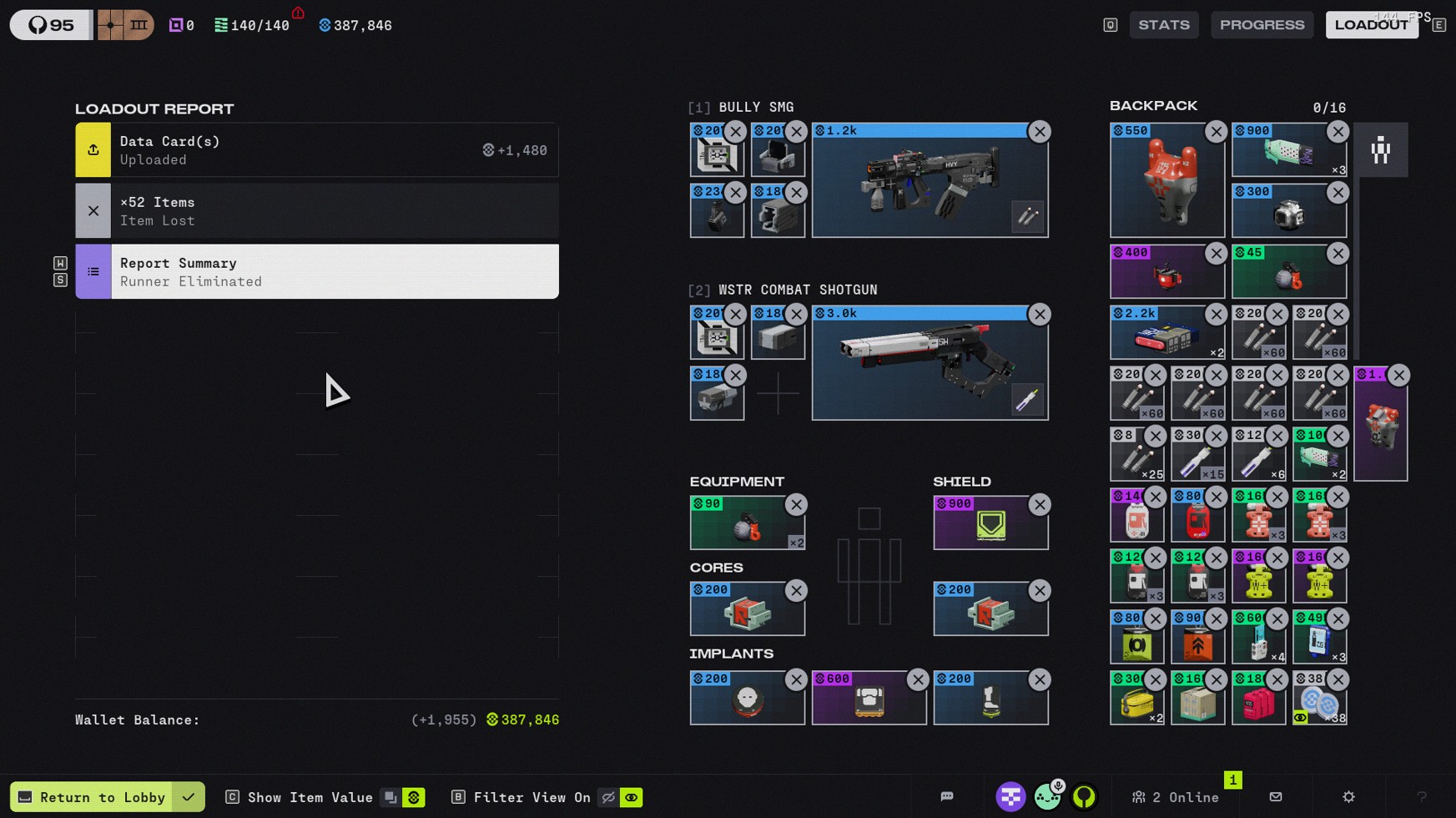Remove the Bully SMG with its X button
1456x818 pixels.
click(x=1040, y=132)
